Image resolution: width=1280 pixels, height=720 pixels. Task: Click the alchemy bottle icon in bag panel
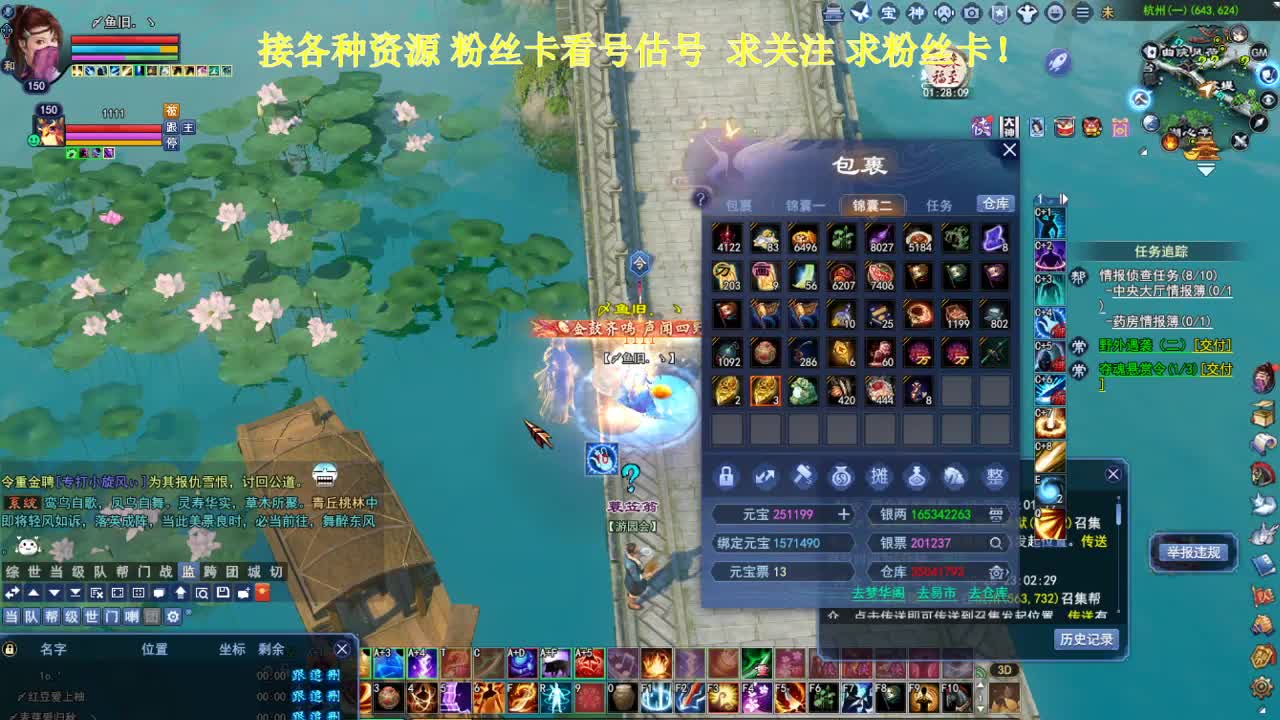point(917,477)
